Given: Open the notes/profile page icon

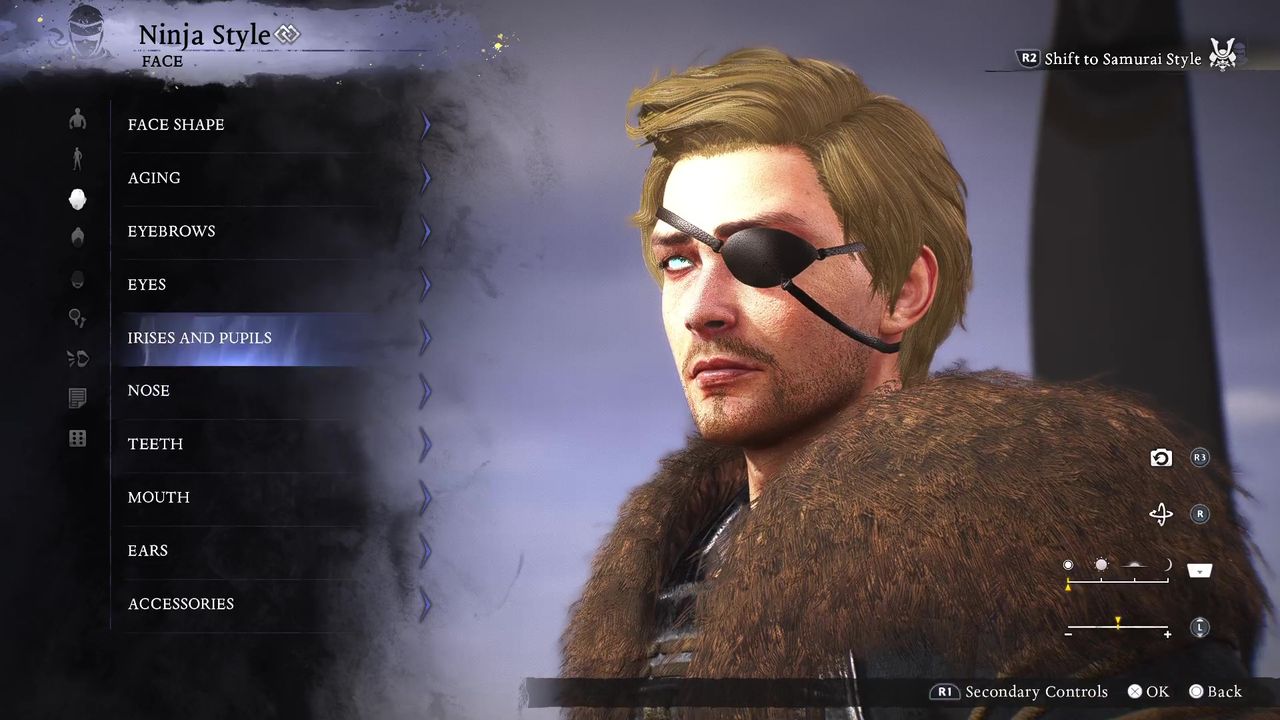Looking at the screenshot, I should [77, 398].
